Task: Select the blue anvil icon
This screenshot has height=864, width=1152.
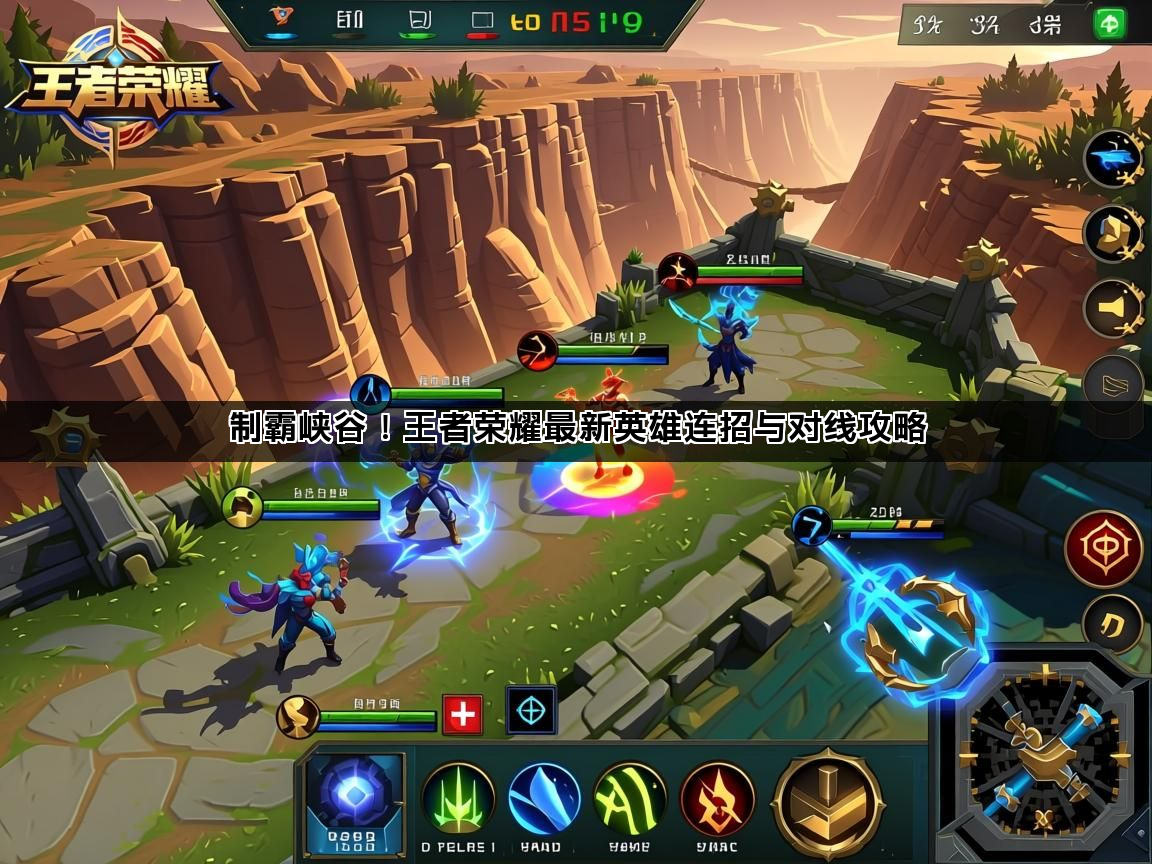Action: 1113,158
